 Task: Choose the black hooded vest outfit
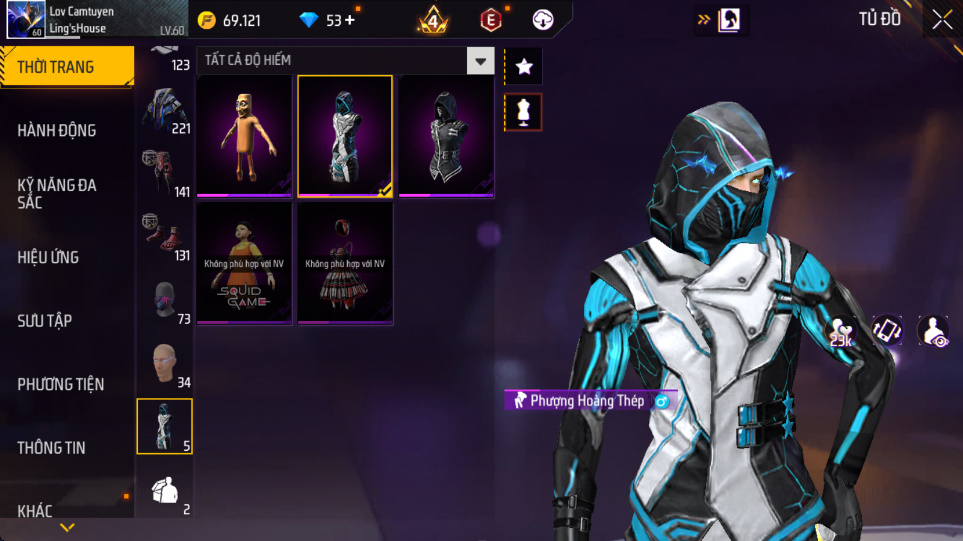[446, 136]
